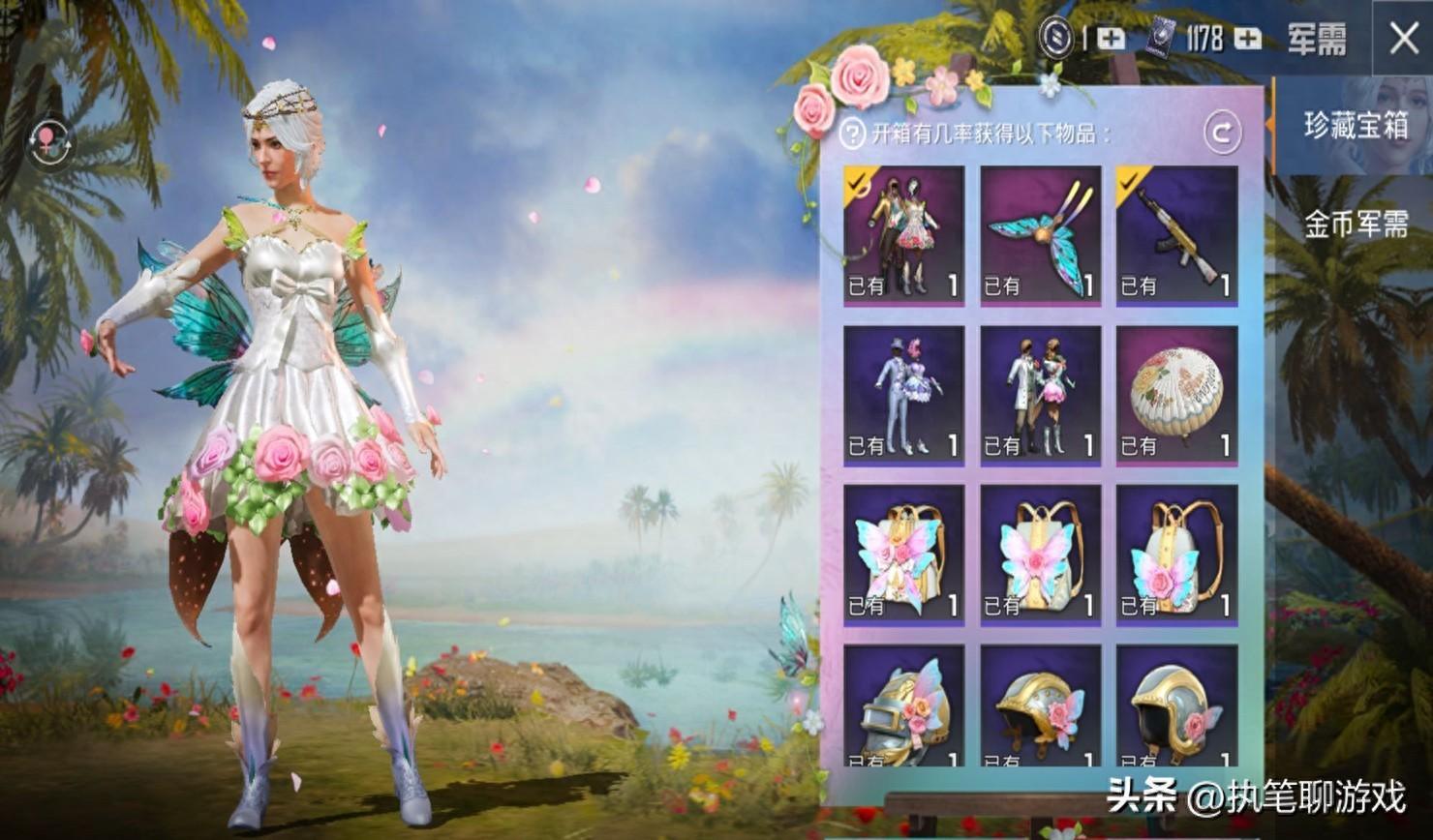Select the fairy rose dress outfit set

[904, 235]
